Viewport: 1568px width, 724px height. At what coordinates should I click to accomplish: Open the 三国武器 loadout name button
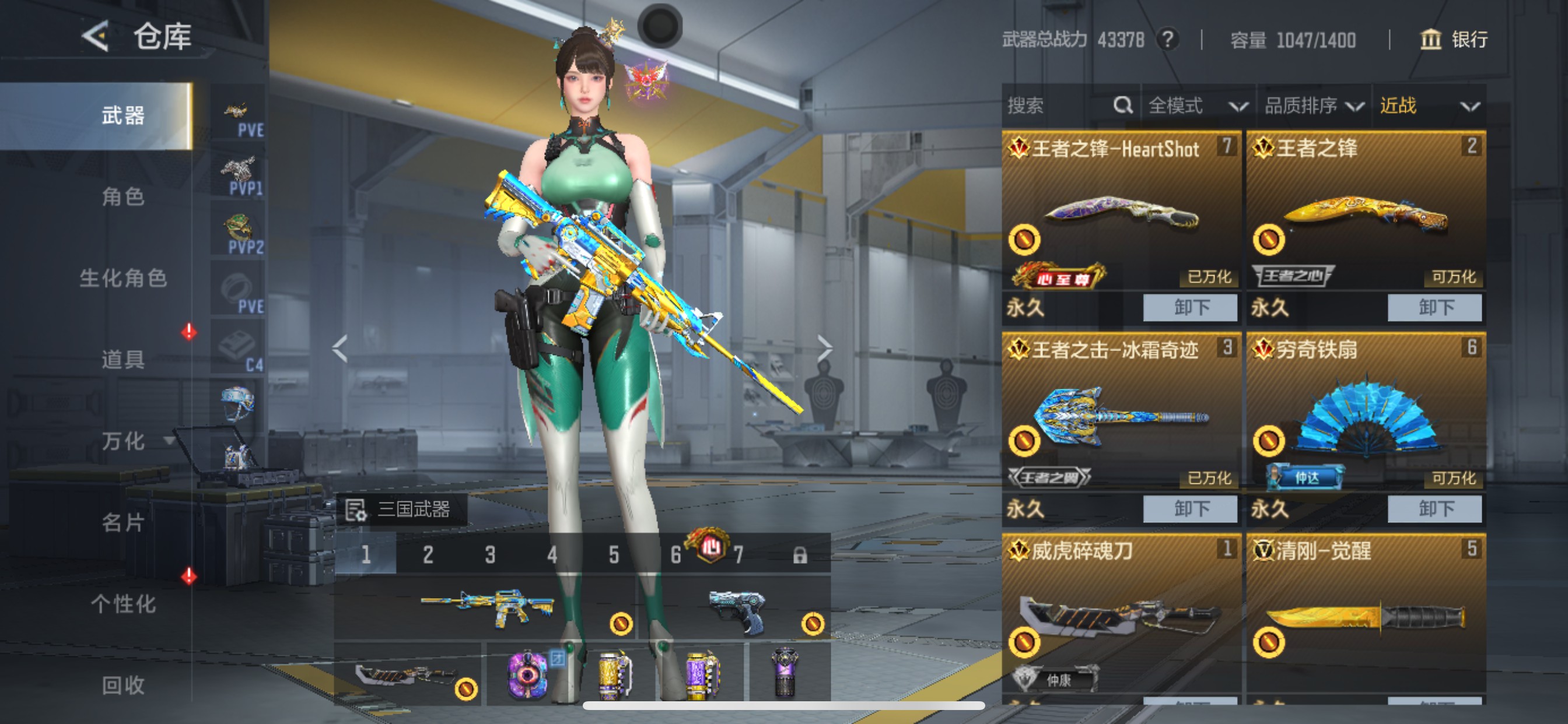(x=402, y=509)
